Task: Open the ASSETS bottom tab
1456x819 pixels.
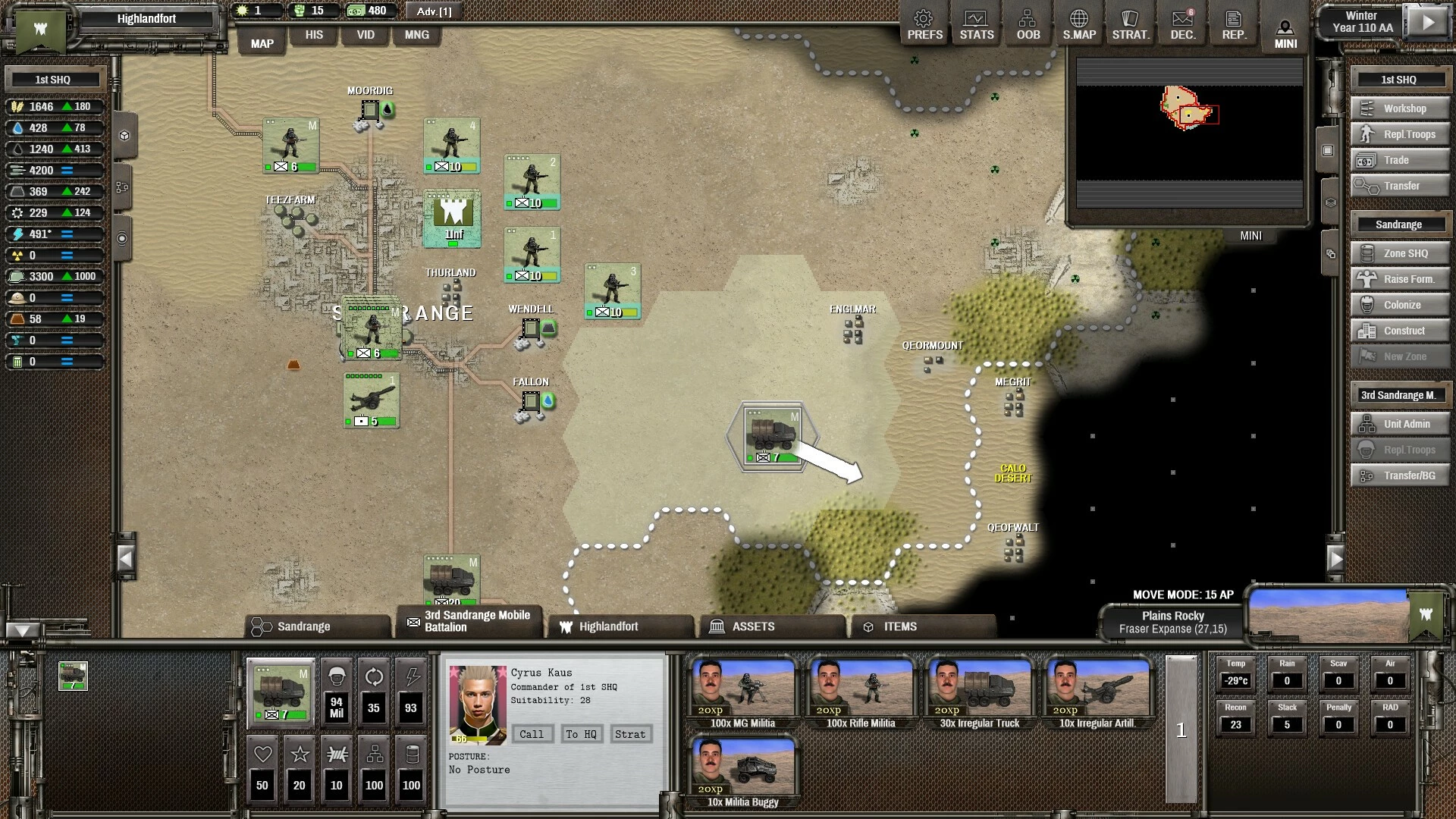Action: coord(772,626)
